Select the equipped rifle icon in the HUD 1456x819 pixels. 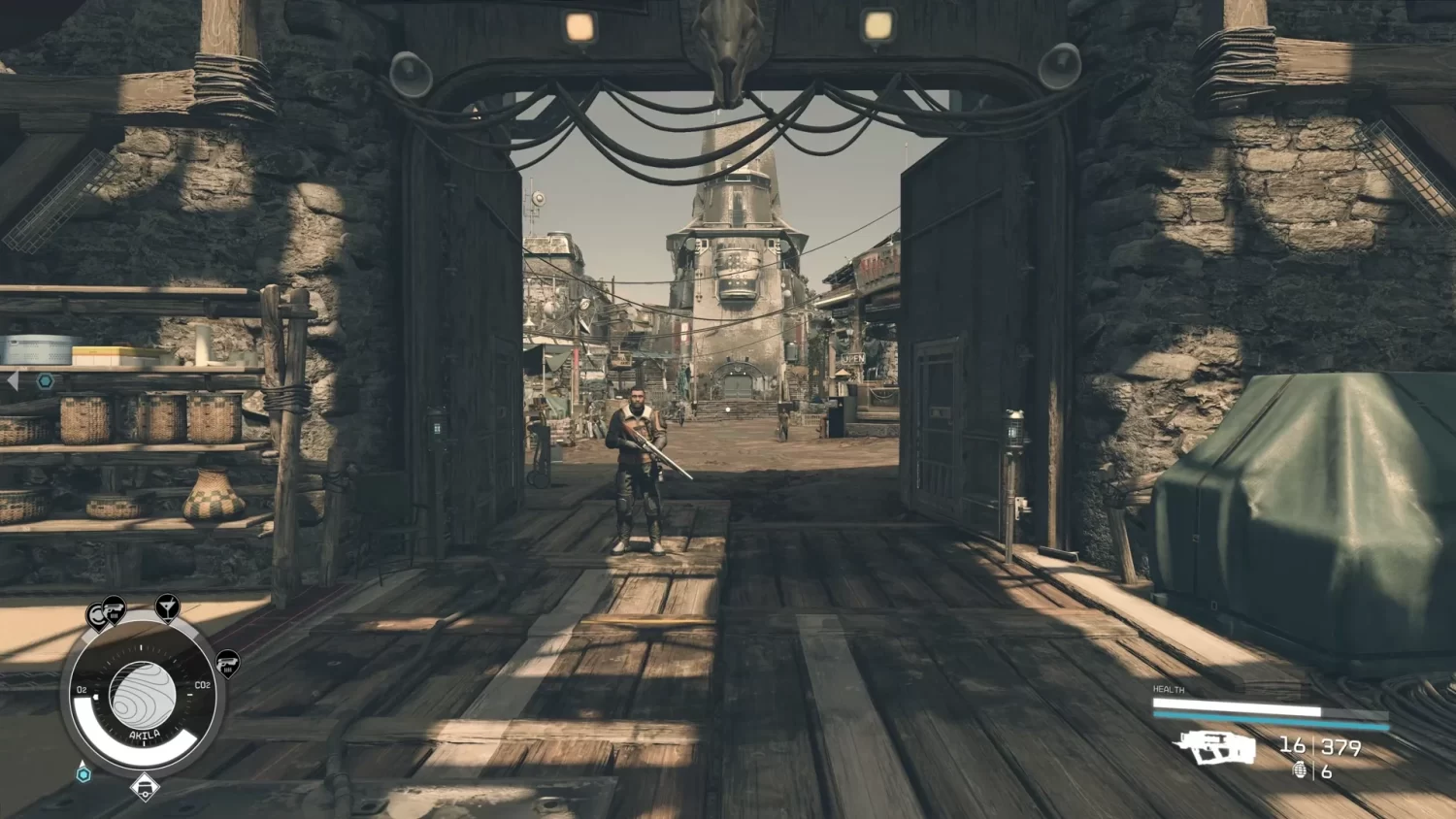point(1215,747)
